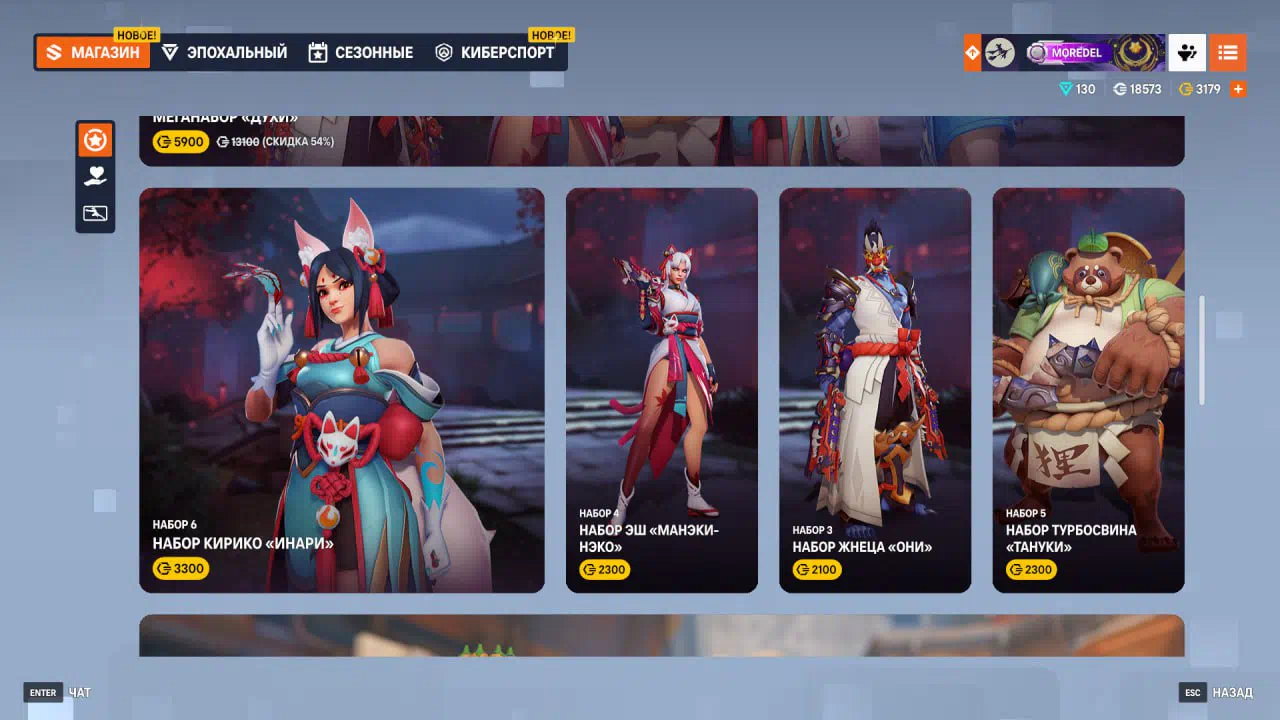Choose the heart-in-hand sidebar category
The width and height of the screenshot is (1280, 720).
tap(95, 177)
